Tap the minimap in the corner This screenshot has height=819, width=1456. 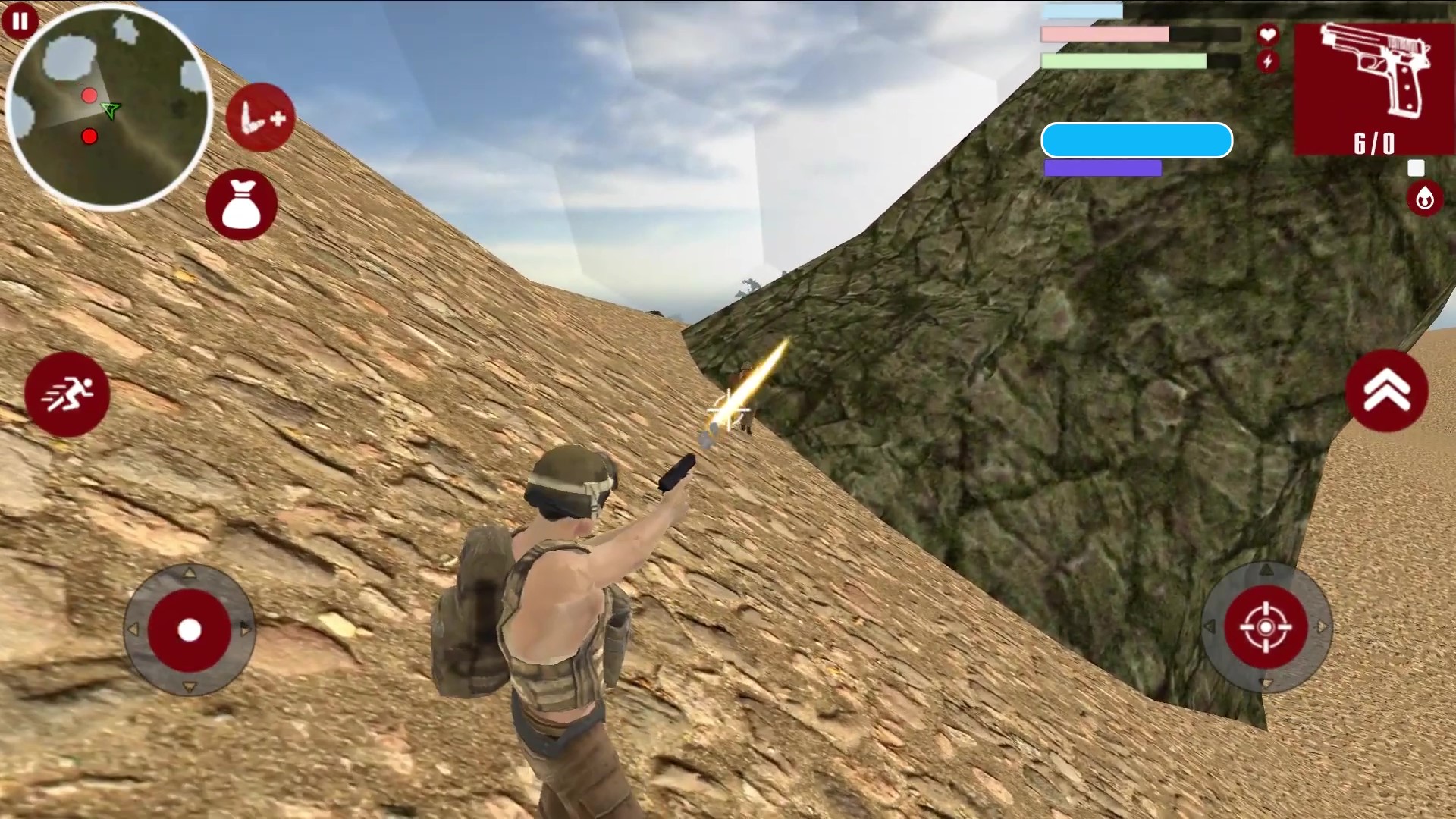click(x=110, y=106)
